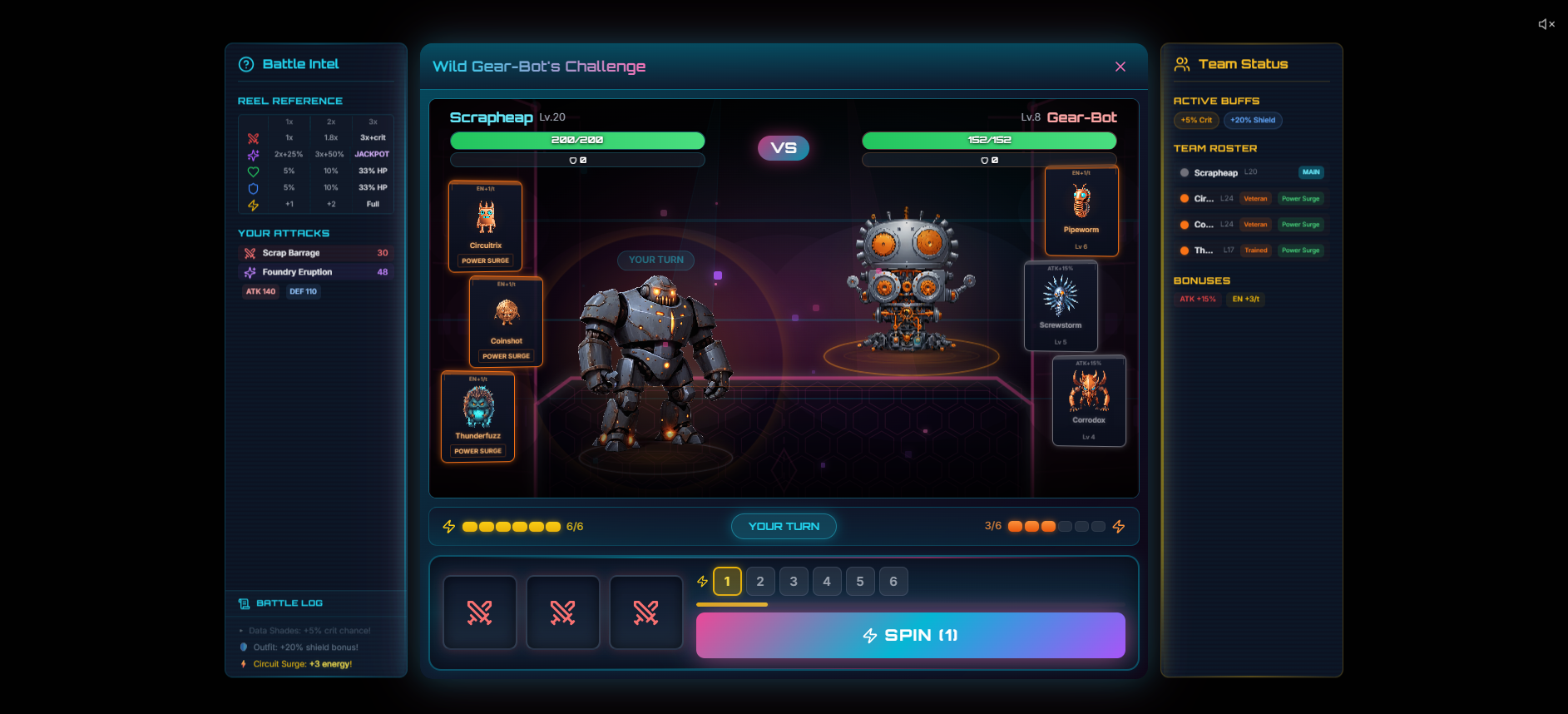Click the shield defense icon in Reel Reference

(x=252, y=187)
